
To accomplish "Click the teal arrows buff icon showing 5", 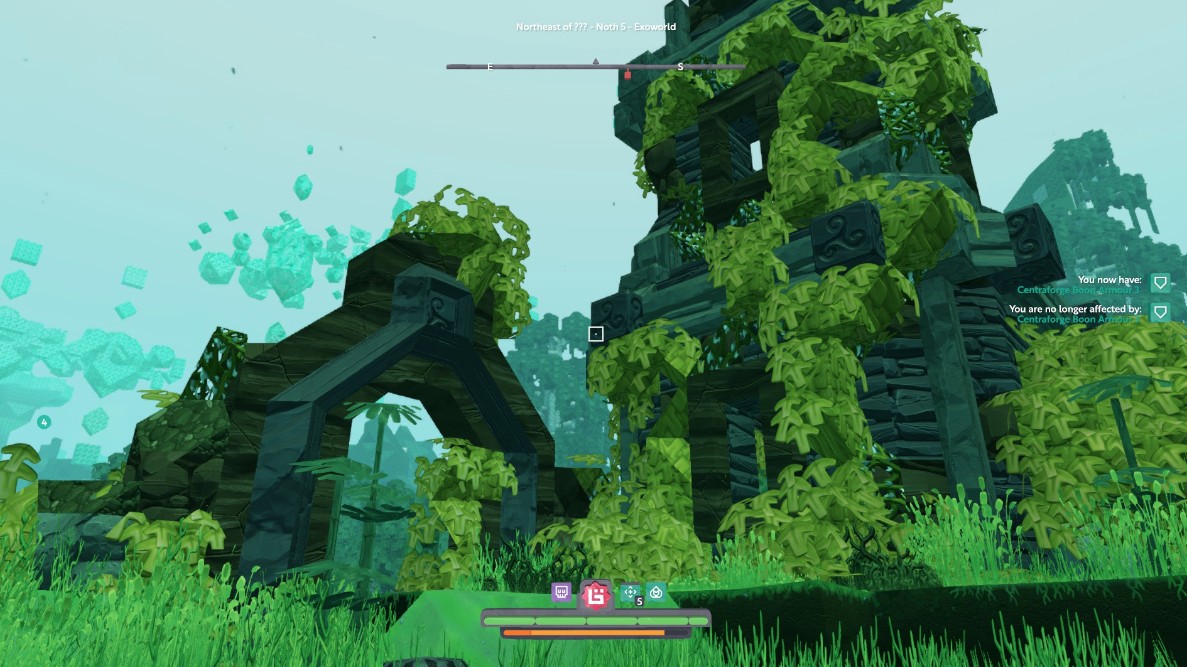I will (x=631, y=594).
